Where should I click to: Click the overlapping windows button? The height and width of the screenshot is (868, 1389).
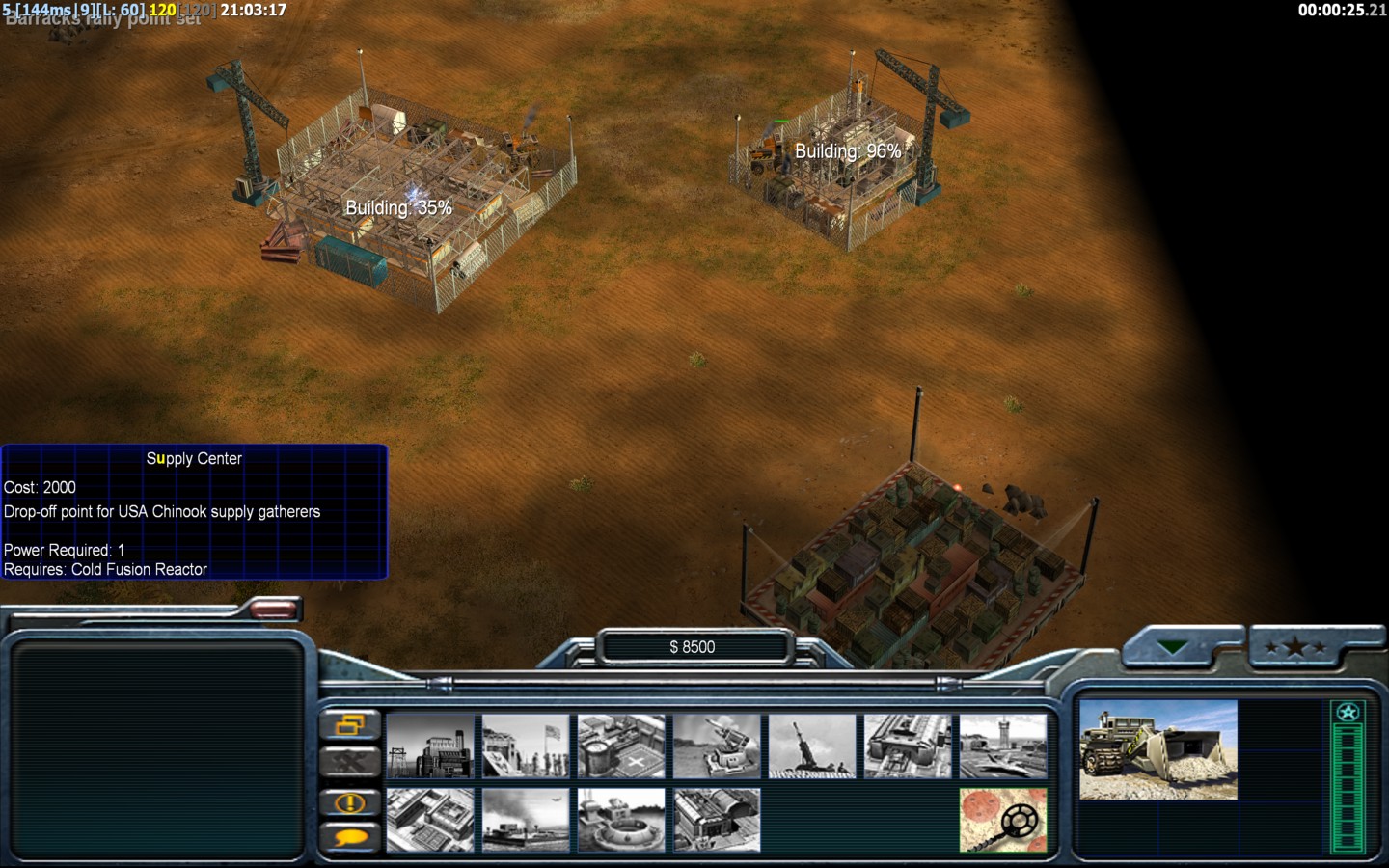[349, 725]
